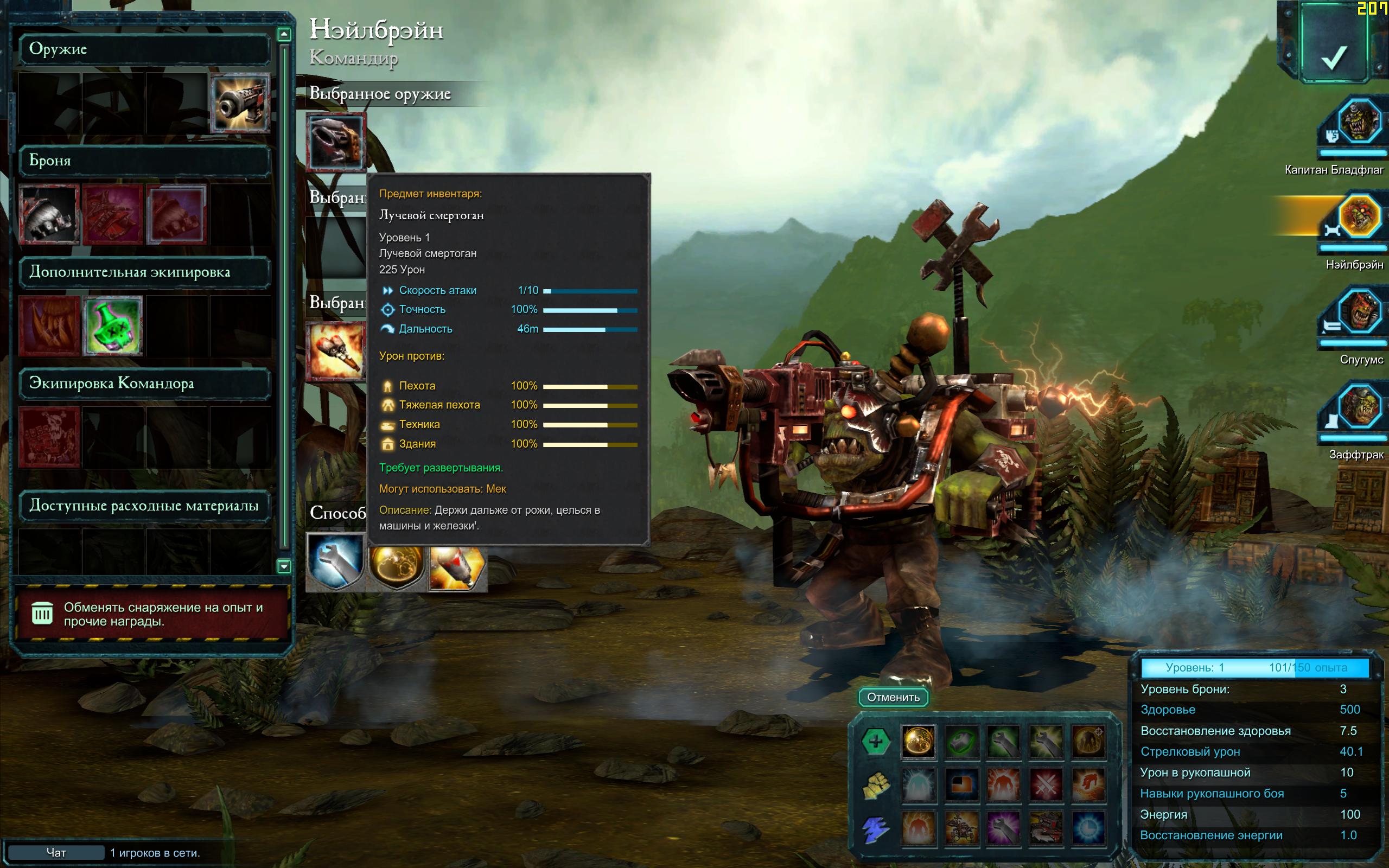This screenshot has width=1389, height=868.
Task: Switch to the Заффтрак portrait
Action: point(1359,406)
